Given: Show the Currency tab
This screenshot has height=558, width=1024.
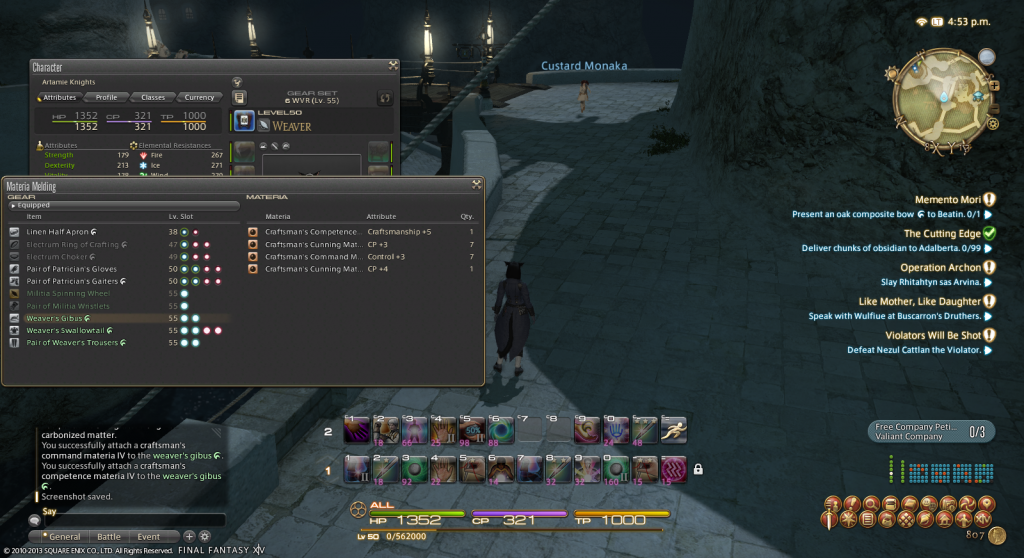Looking at the screenshot, I should (199, 97).
